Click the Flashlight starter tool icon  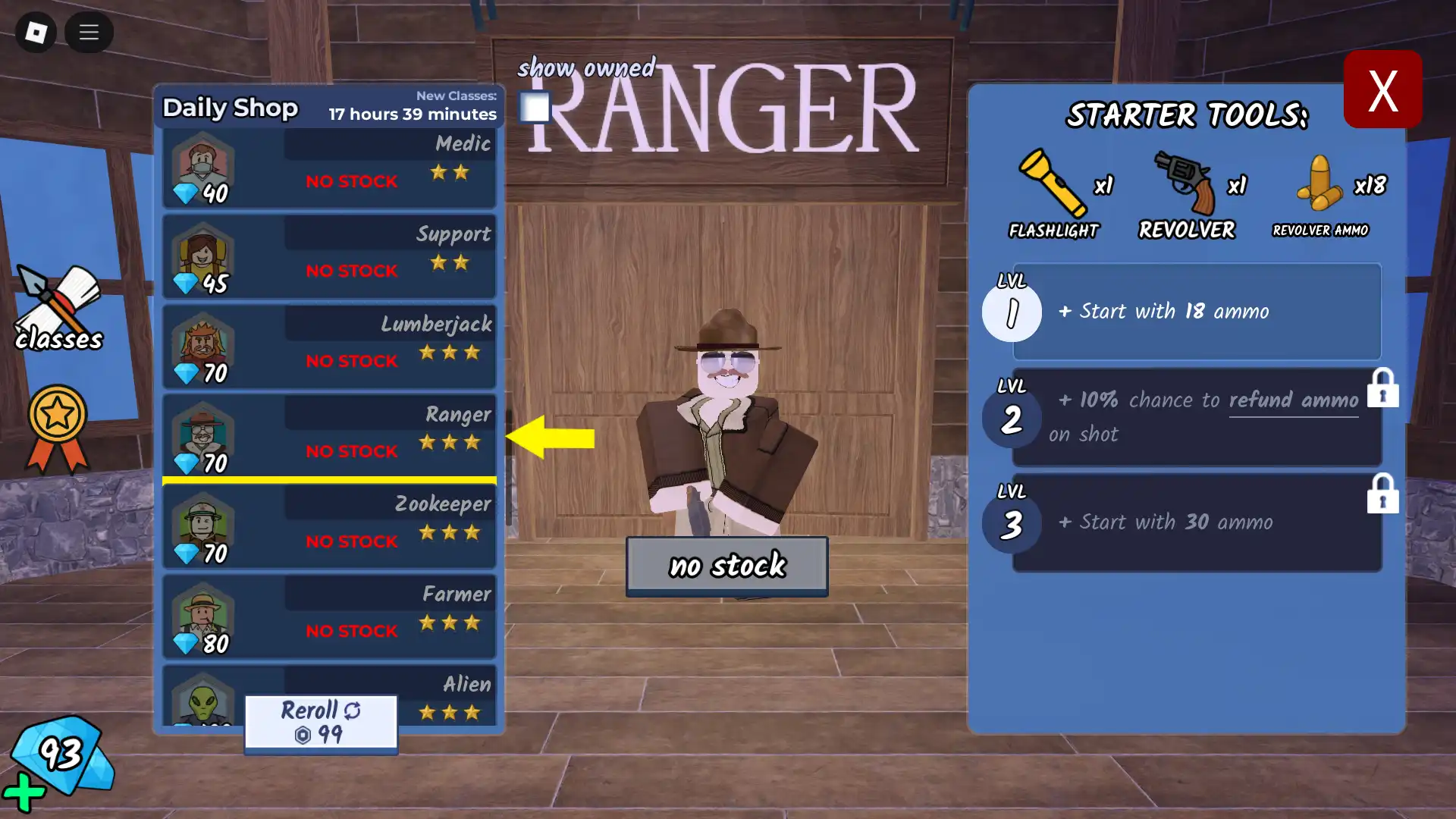(1051, 182)
